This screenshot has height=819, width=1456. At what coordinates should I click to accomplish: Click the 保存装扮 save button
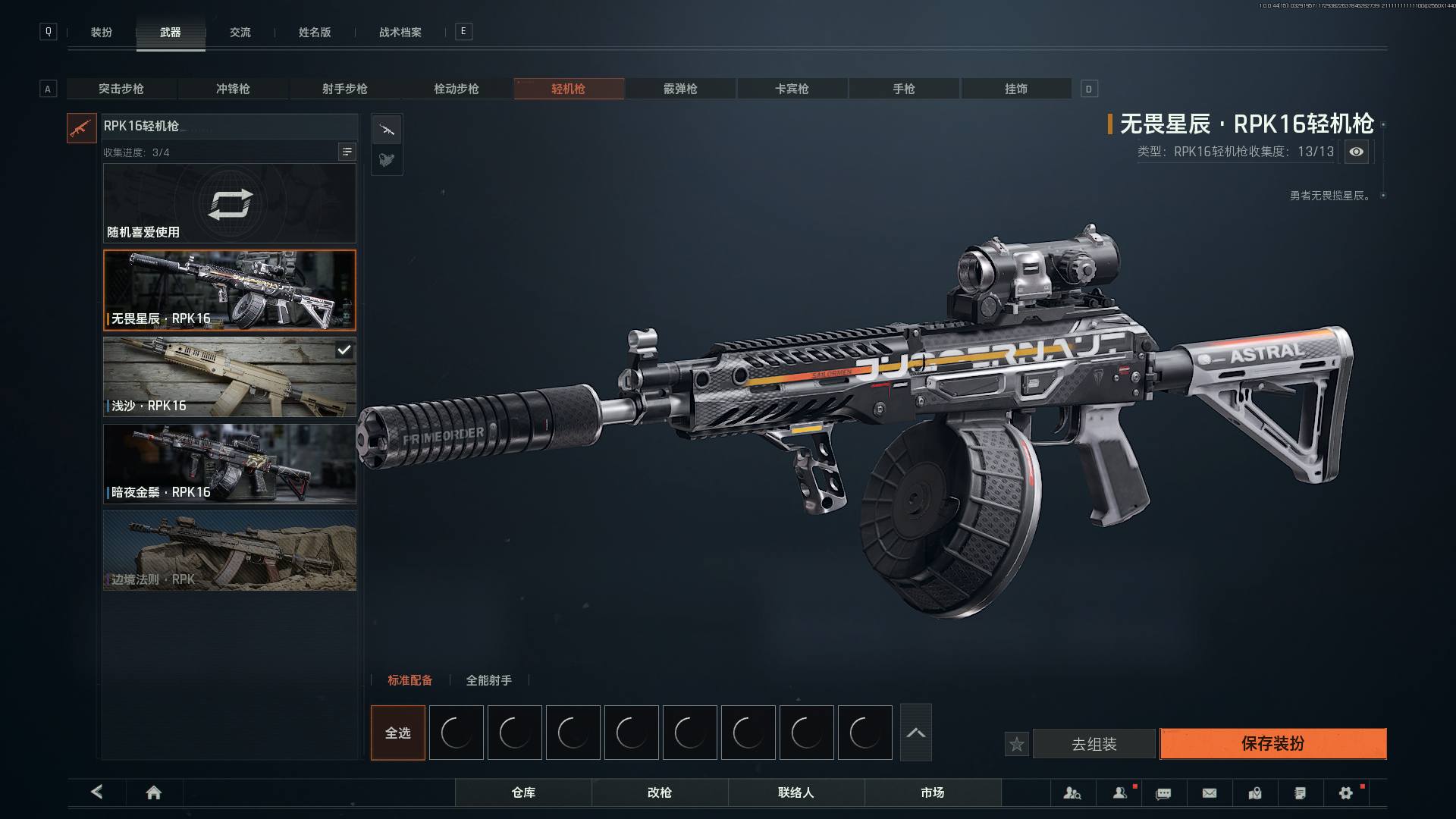click(1272, 743)
